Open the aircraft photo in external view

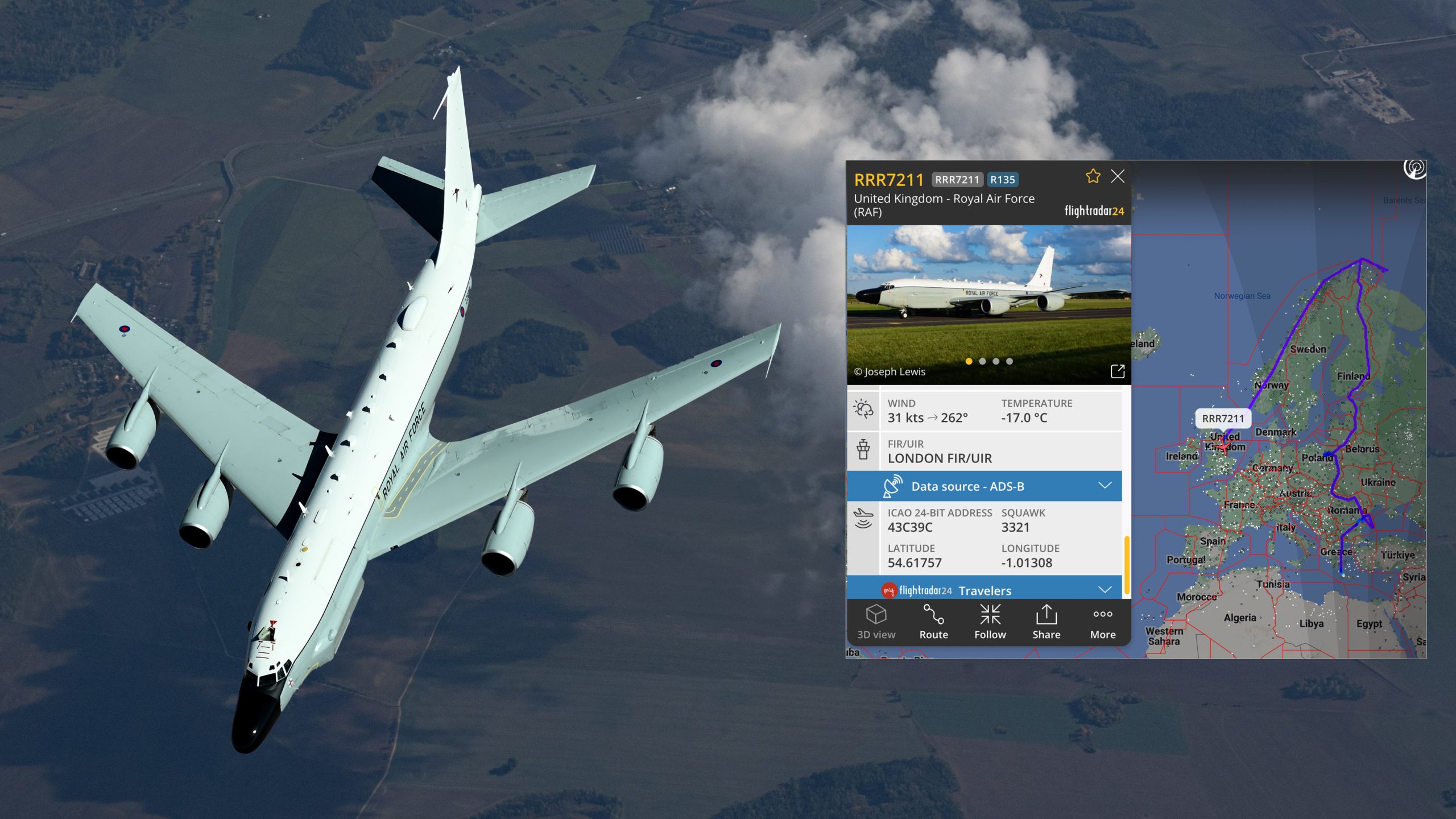pyautogui.click(x=1117, y=371)
